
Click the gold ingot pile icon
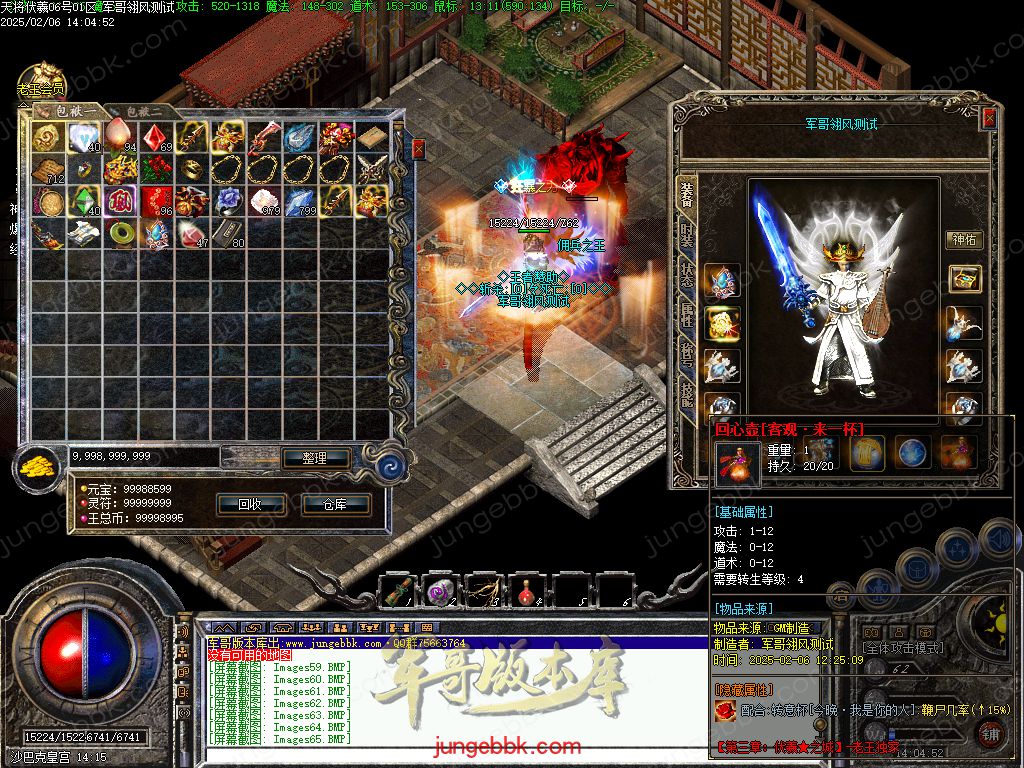coord(39,465)
